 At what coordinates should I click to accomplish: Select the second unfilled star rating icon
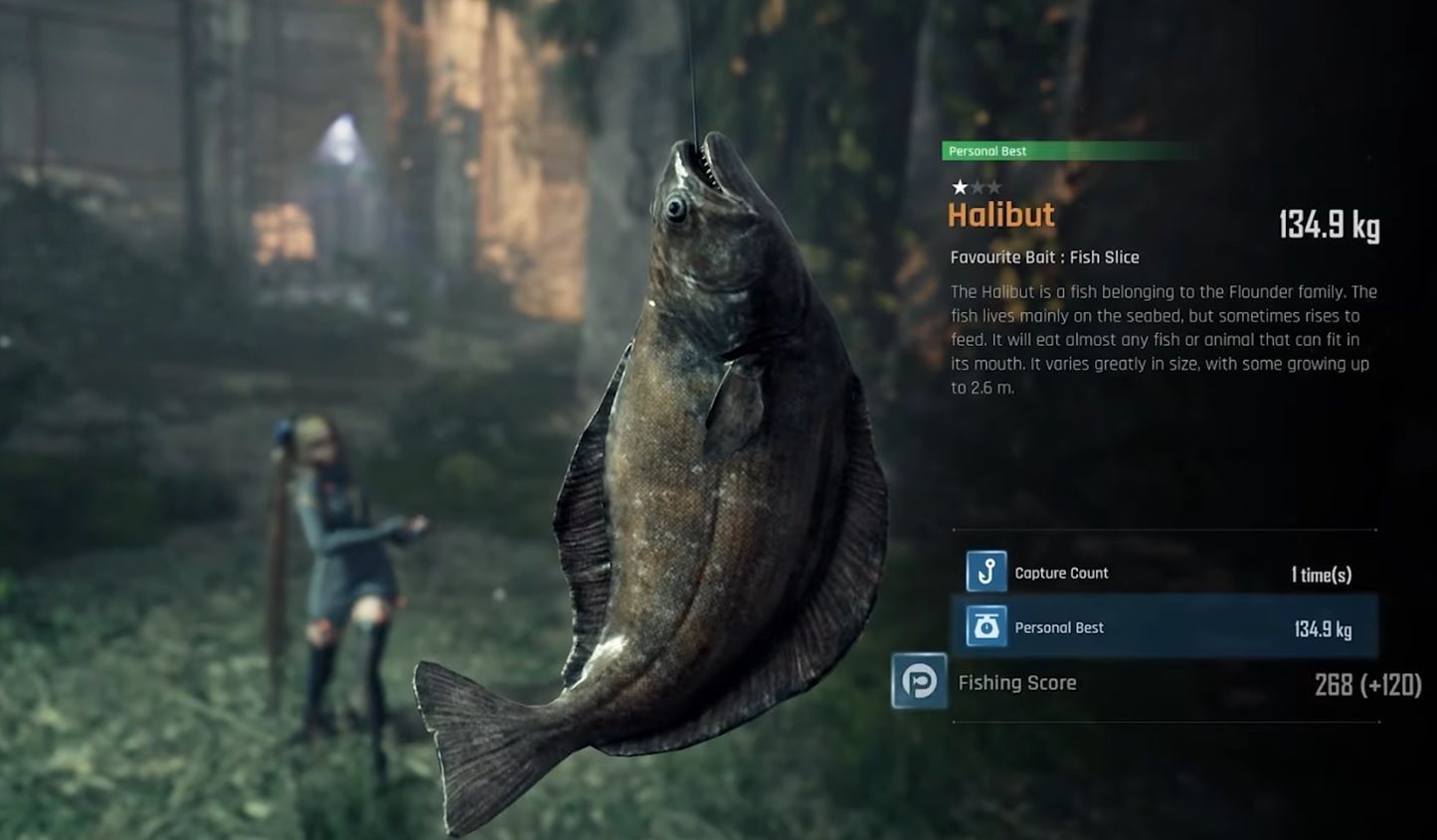[x=977, y=185]
